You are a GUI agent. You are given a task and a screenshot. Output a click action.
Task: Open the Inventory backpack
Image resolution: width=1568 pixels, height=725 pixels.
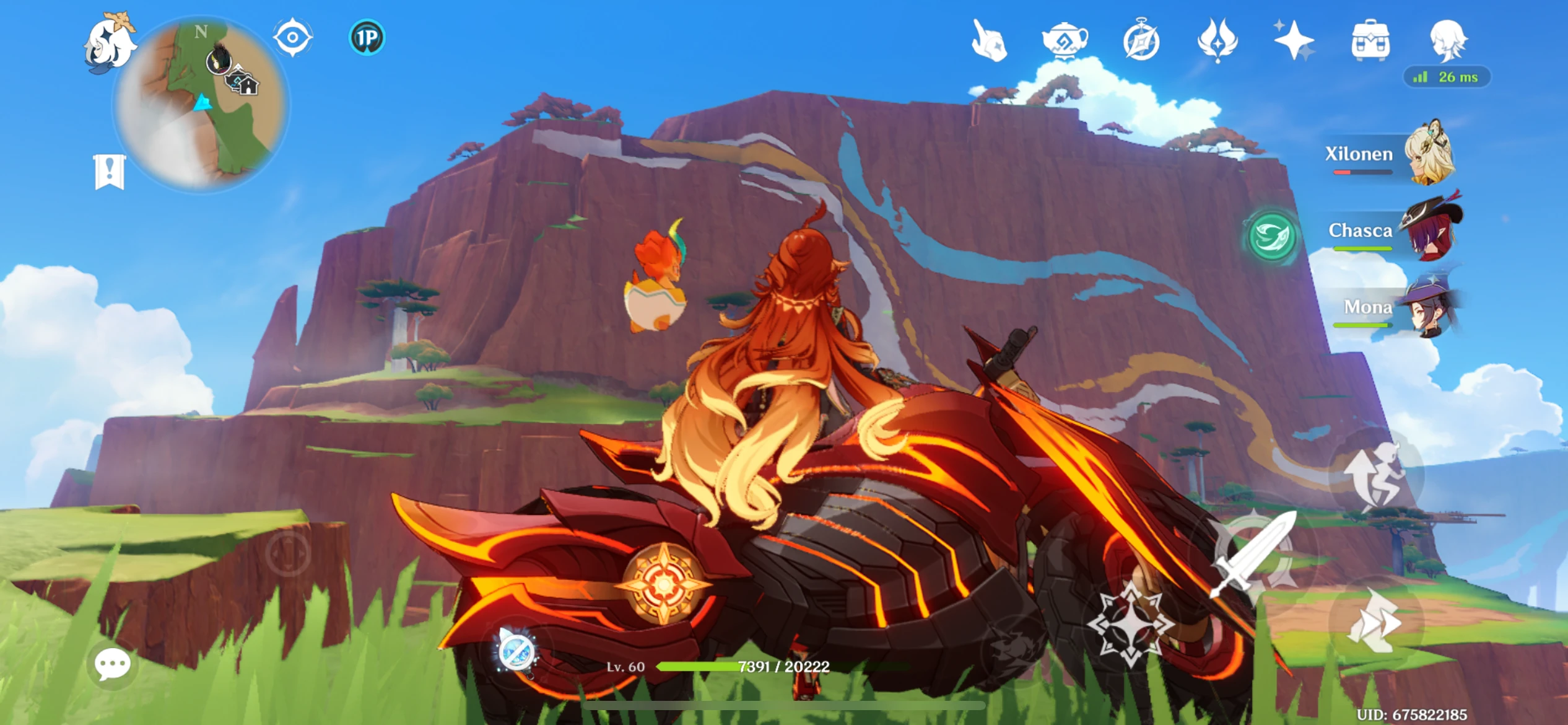pyautogui.click(x=1372, y=40)
